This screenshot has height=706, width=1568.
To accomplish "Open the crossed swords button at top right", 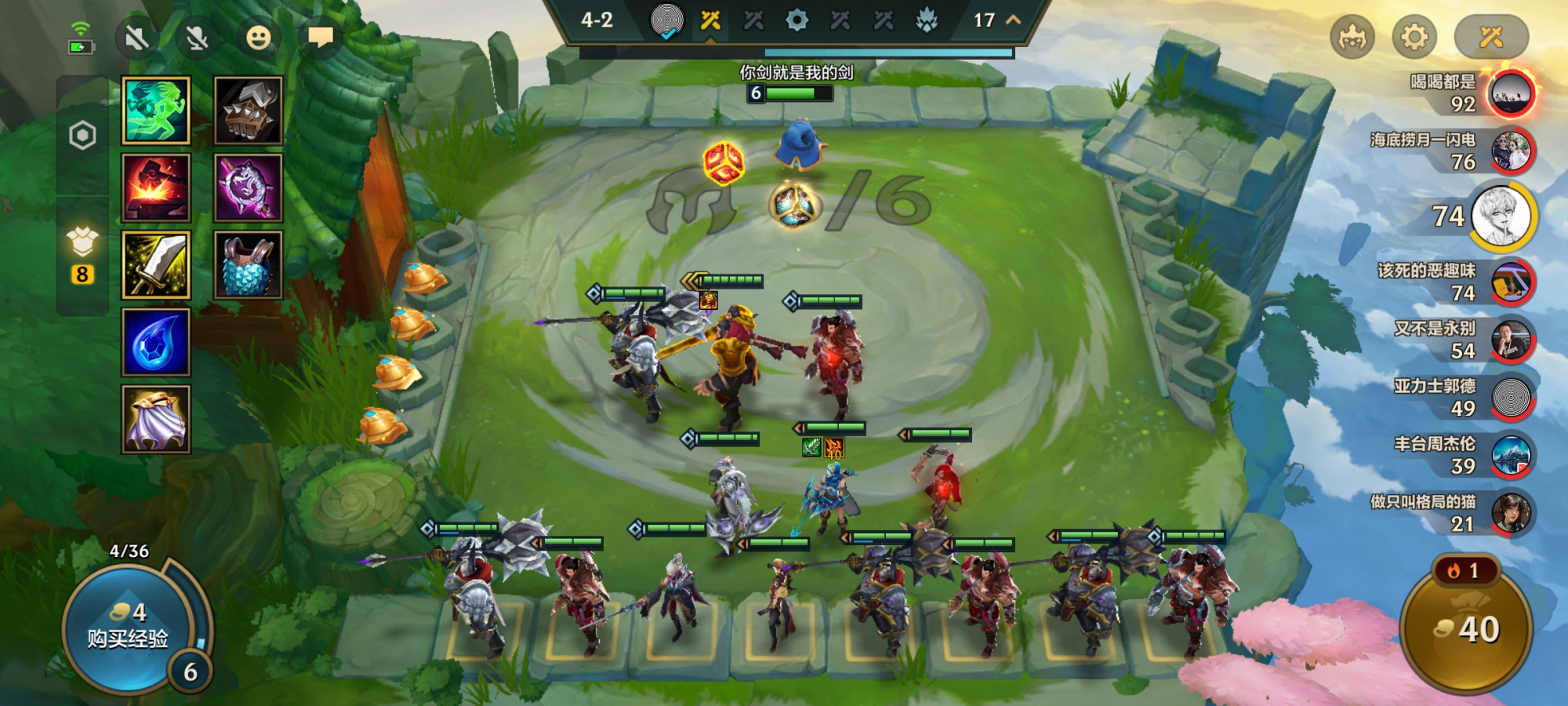I will pos(1490,37).
